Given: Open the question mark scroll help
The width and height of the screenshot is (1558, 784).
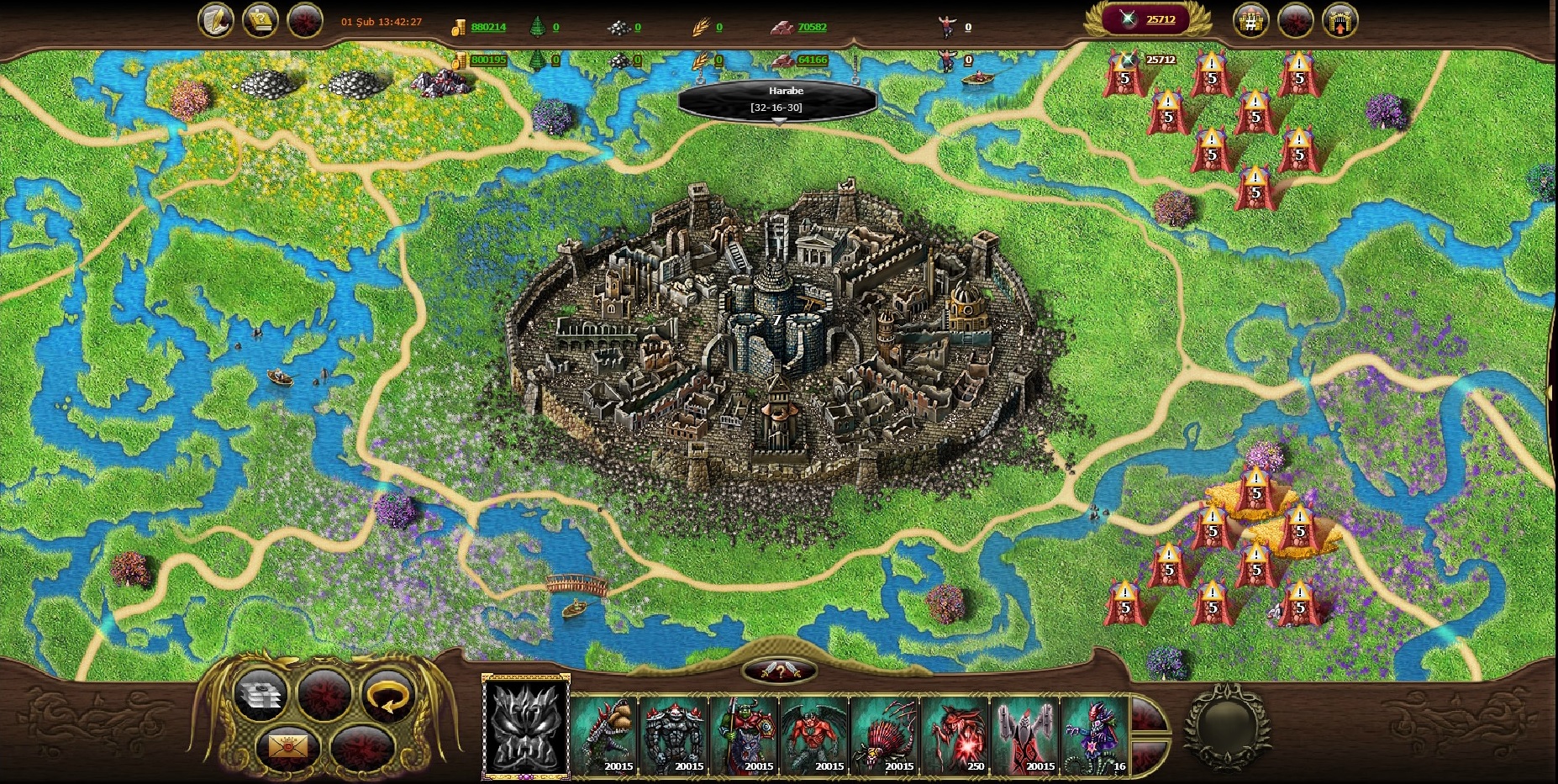Looking at the screenshot, I should pos(261,20).
